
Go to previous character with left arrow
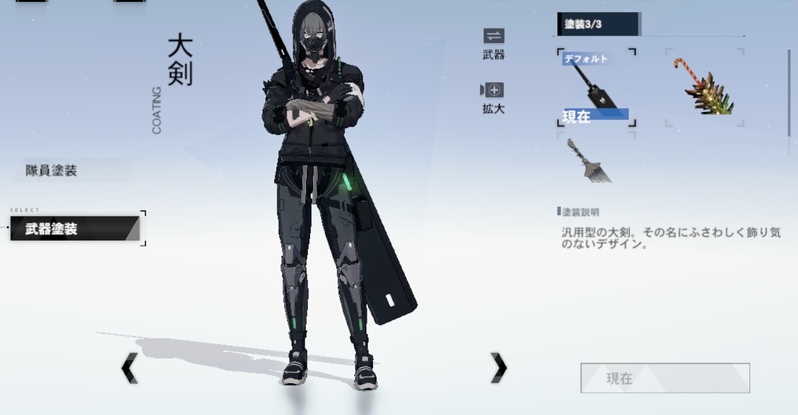(129, 368)
